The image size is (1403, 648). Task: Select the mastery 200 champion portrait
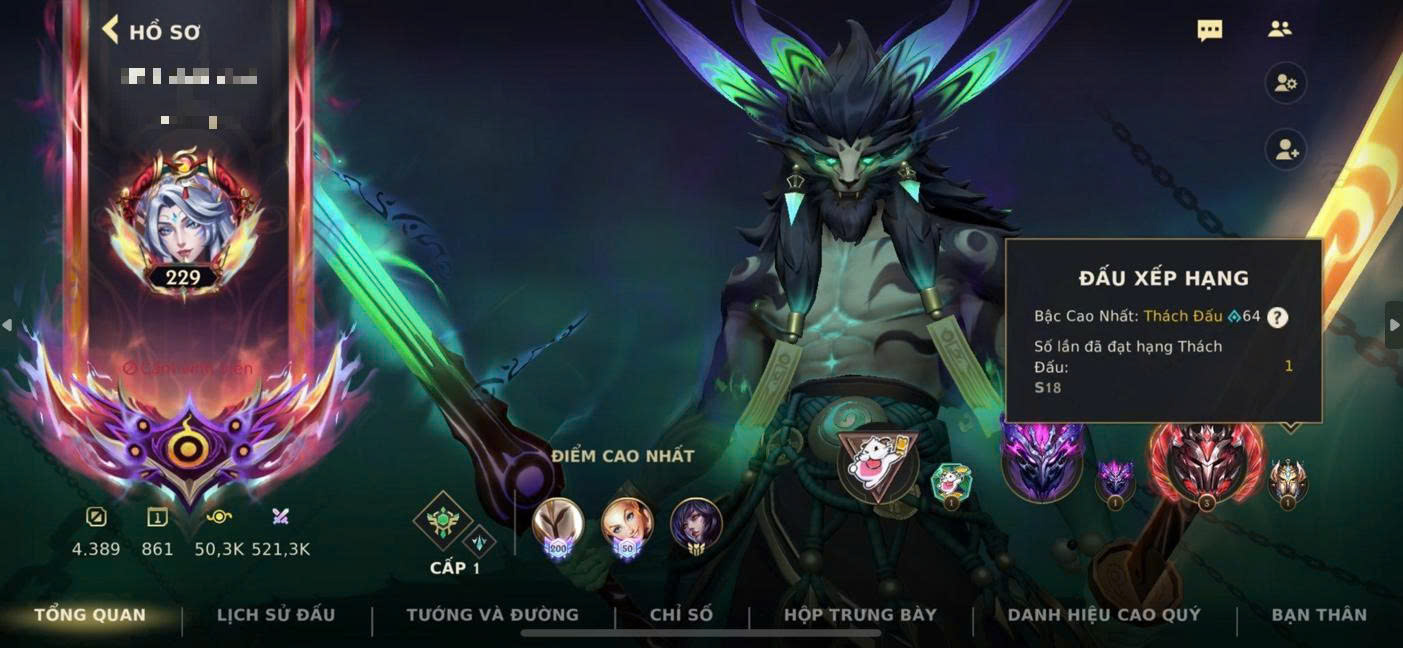557,525
